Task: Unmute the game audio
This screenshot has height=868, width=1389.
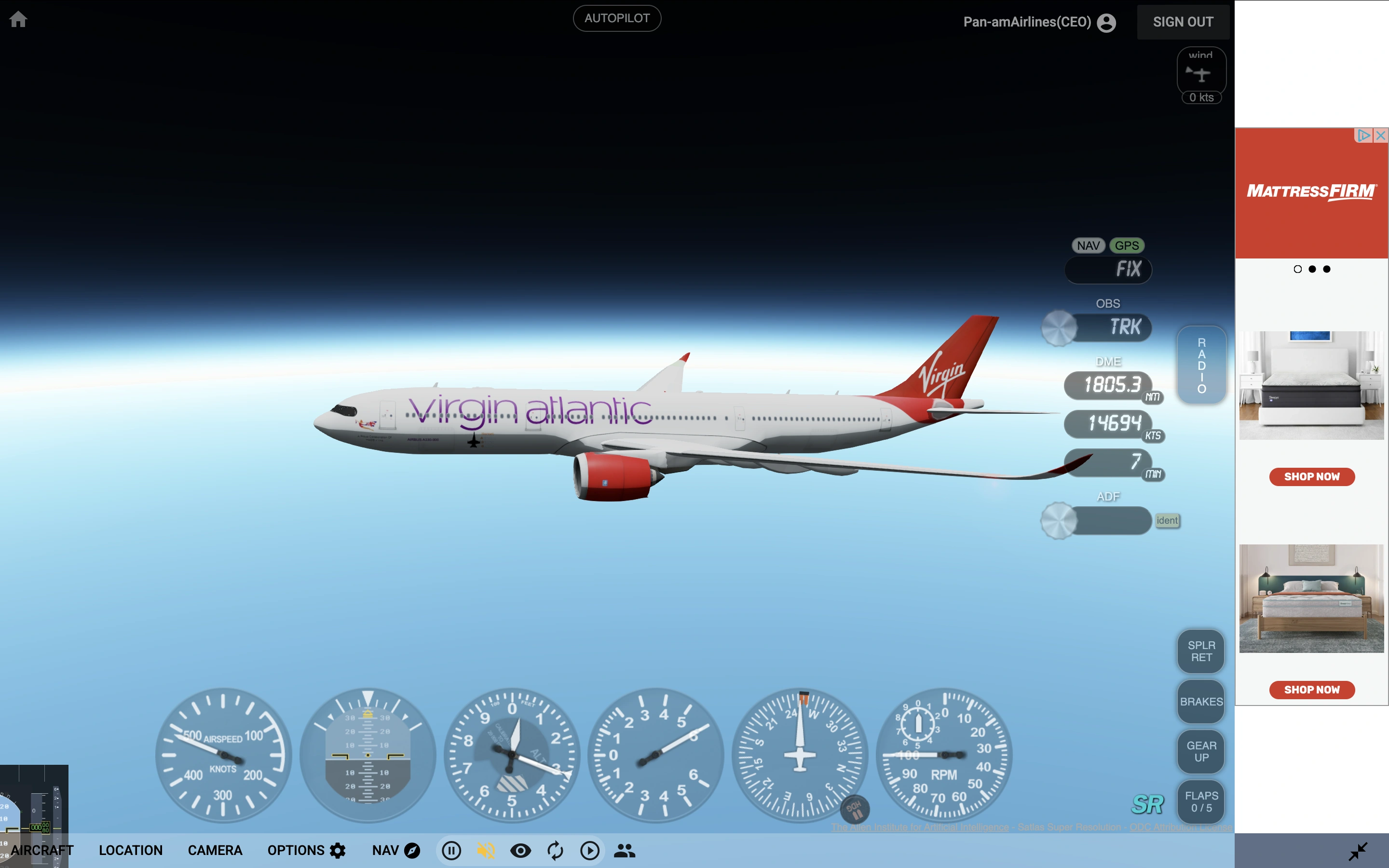Action: pos(486,850)
